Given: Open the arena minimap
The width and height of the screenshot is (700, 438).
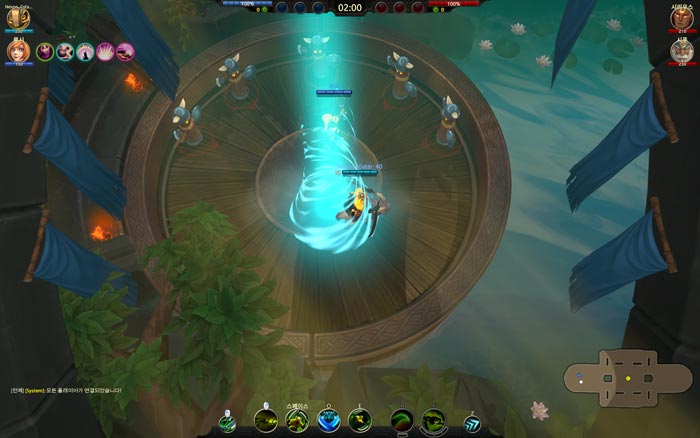Looking at the screenshot, I should pos(614,378).
